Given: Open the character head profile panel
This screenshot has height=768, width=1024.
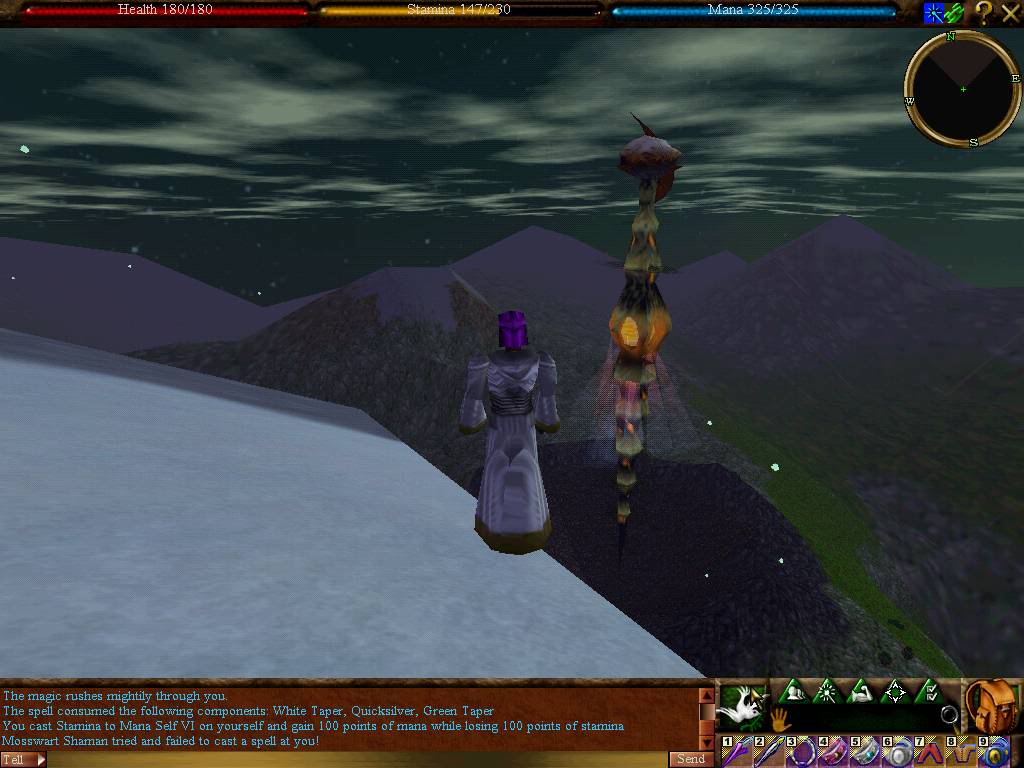Looking at the screenshot, I should [793, 691].
